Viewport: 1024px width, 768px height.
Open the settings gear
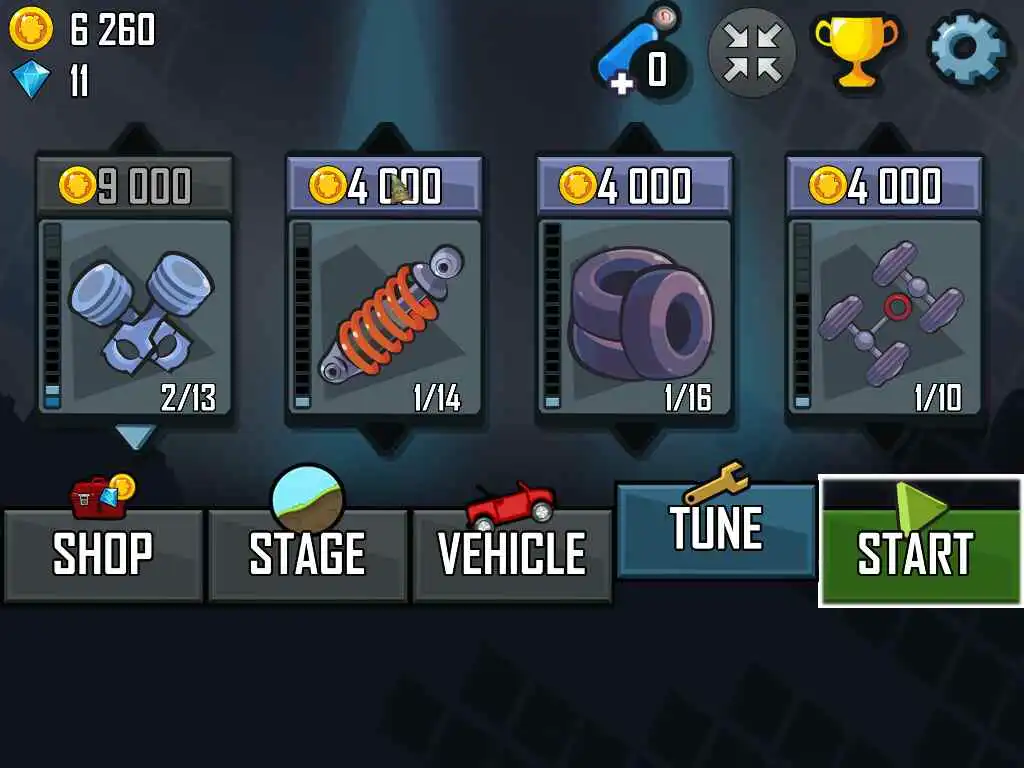(x=968, y=48)
